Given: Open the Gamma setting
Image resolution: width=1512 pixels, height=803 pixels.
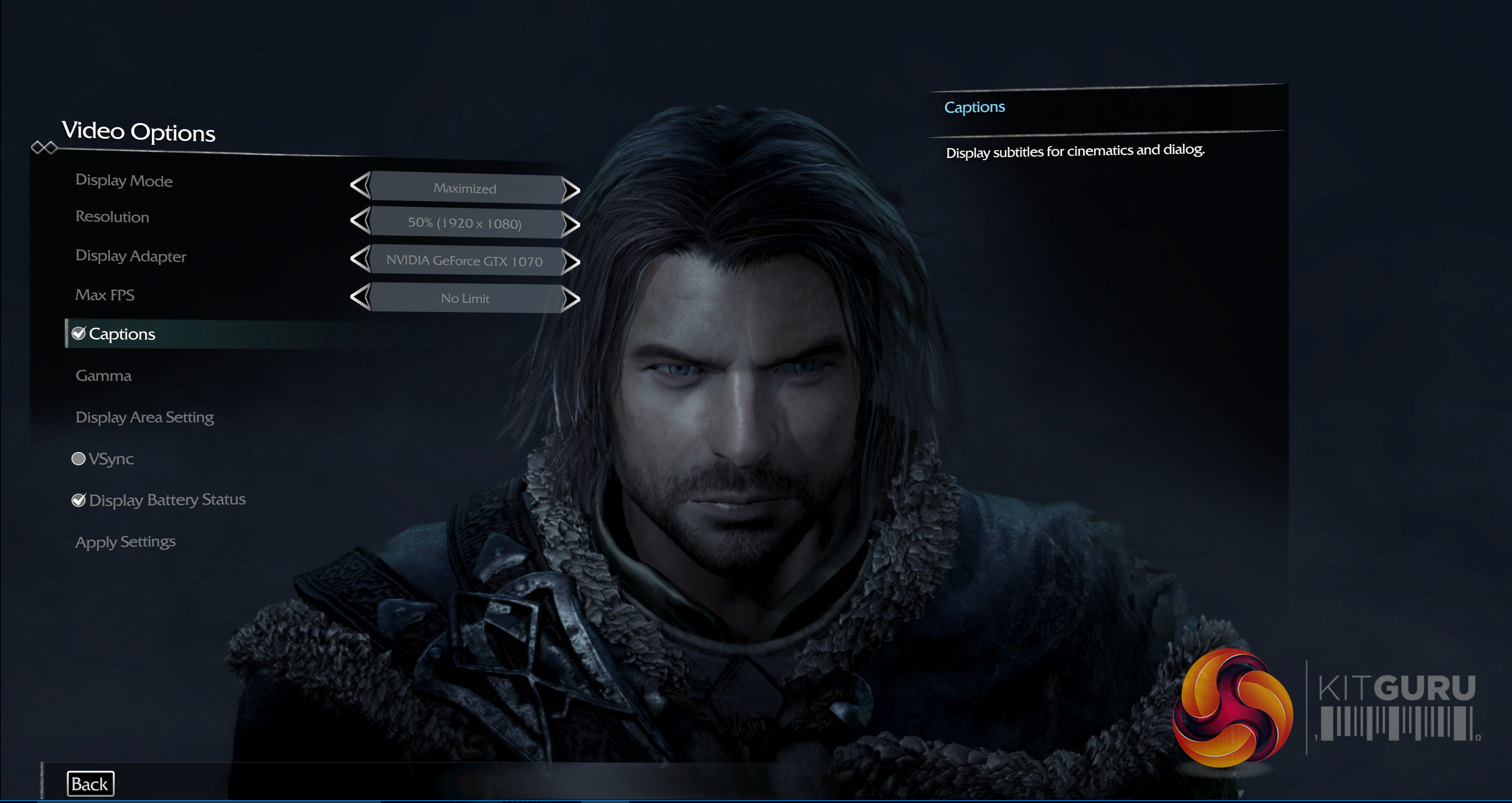Looking at the screenshot, I should click(103, 376).
